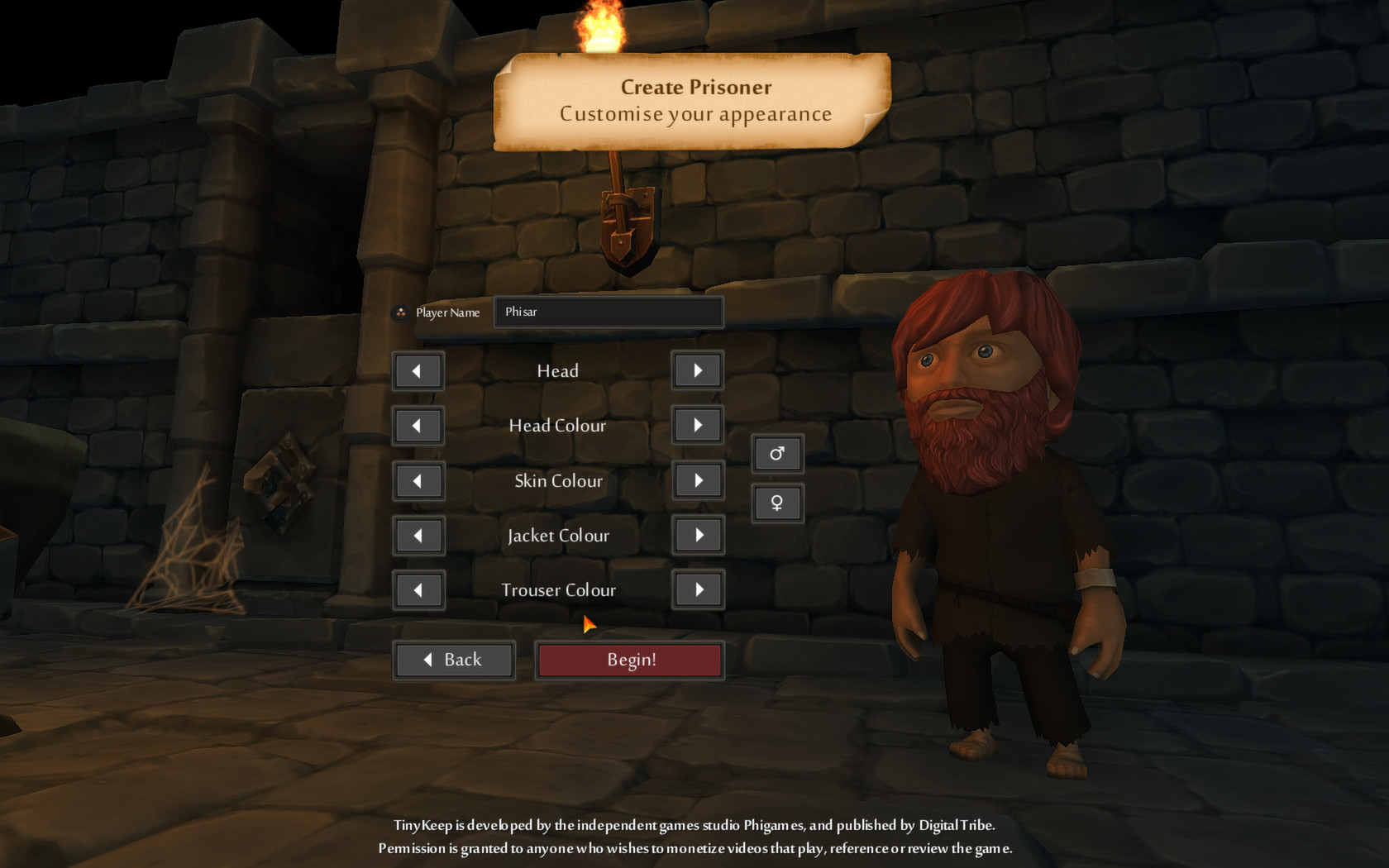Screen dimensions: 1389x868
Task: Cycle Head Colour forward
Action: 697,425
